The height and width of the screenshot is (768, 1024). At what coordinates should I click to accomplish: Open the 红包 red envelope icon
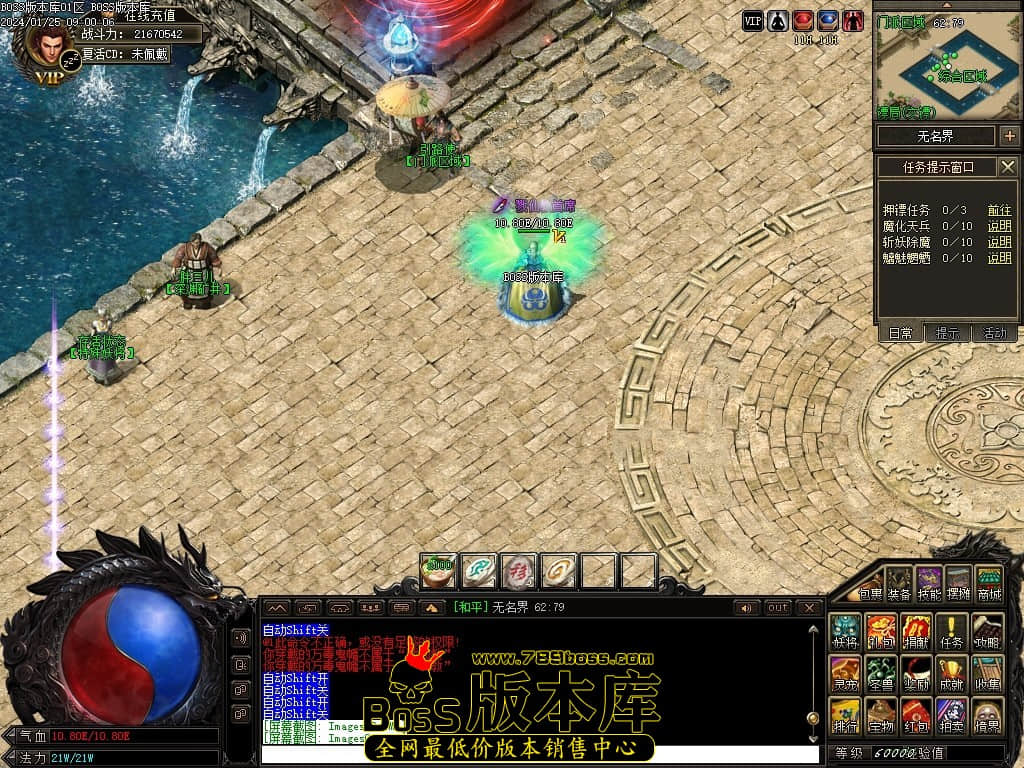click(915, 714)
